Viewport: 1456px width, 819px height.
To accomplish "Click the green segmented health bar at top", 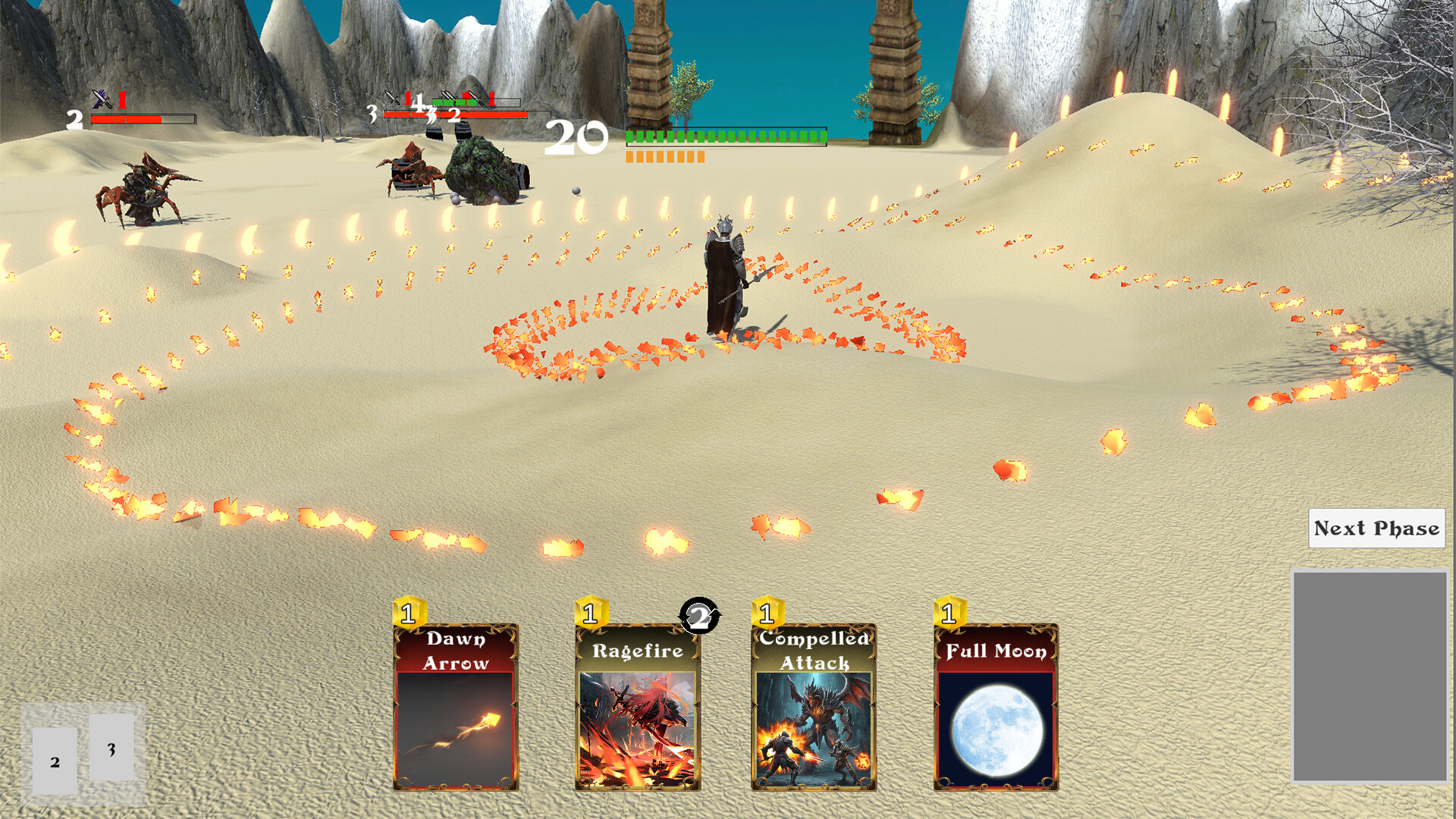I will point(724,138).
